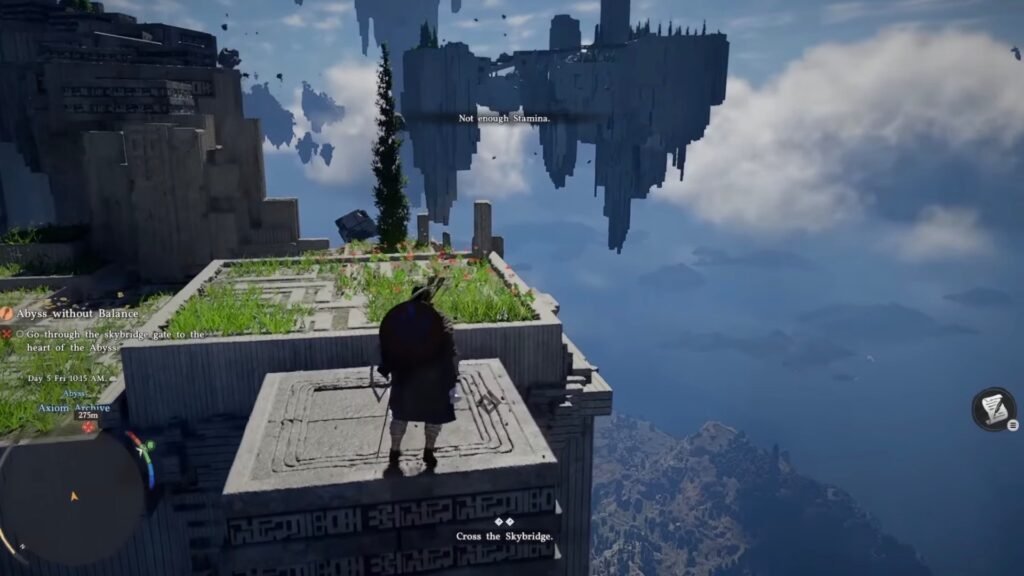Select the Abyss without Balance quest title
This screenshot has height=576, width=1024.
77,313
